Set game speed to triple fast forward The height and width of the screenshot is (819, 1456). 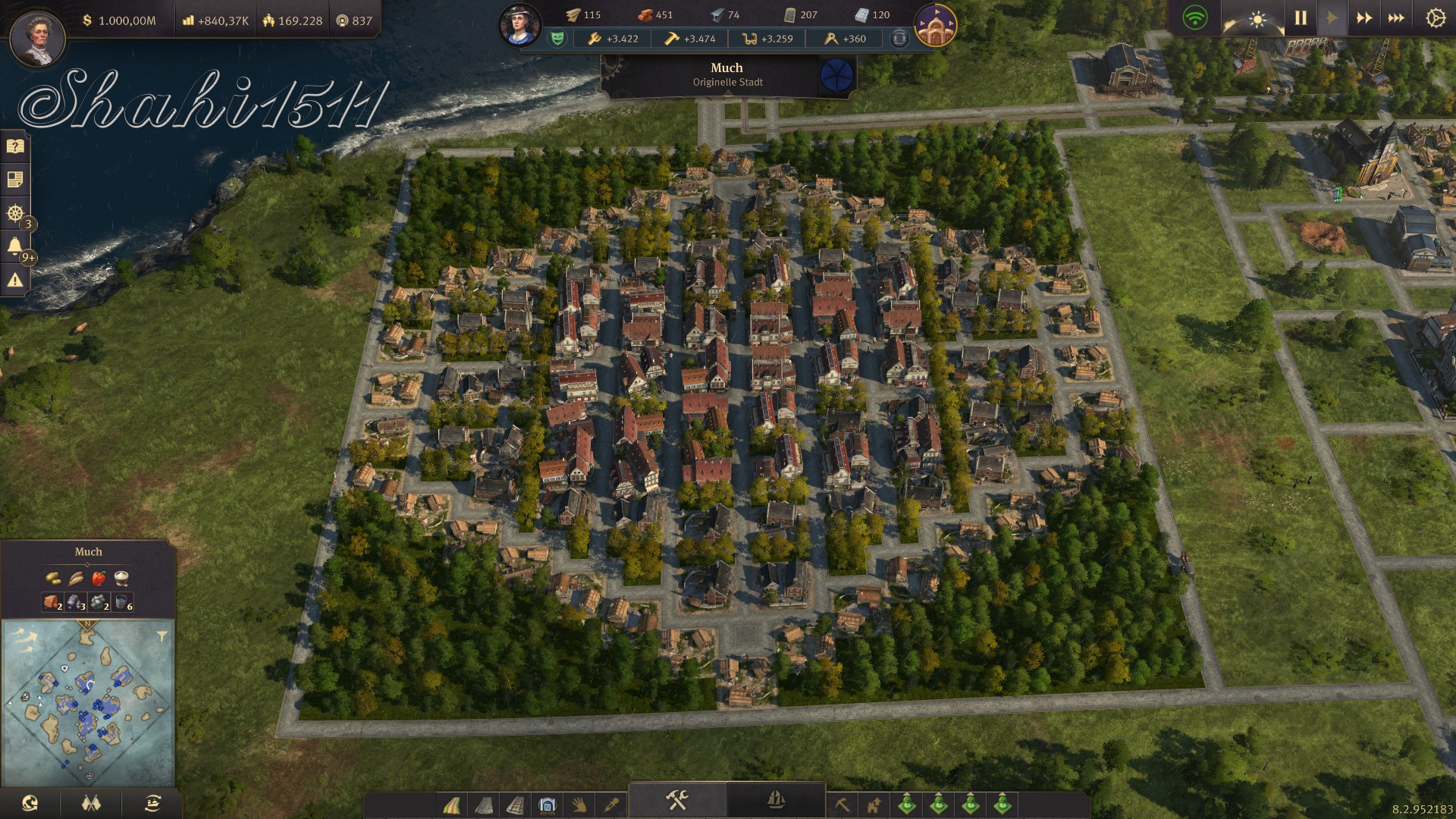pos(1396,17)
